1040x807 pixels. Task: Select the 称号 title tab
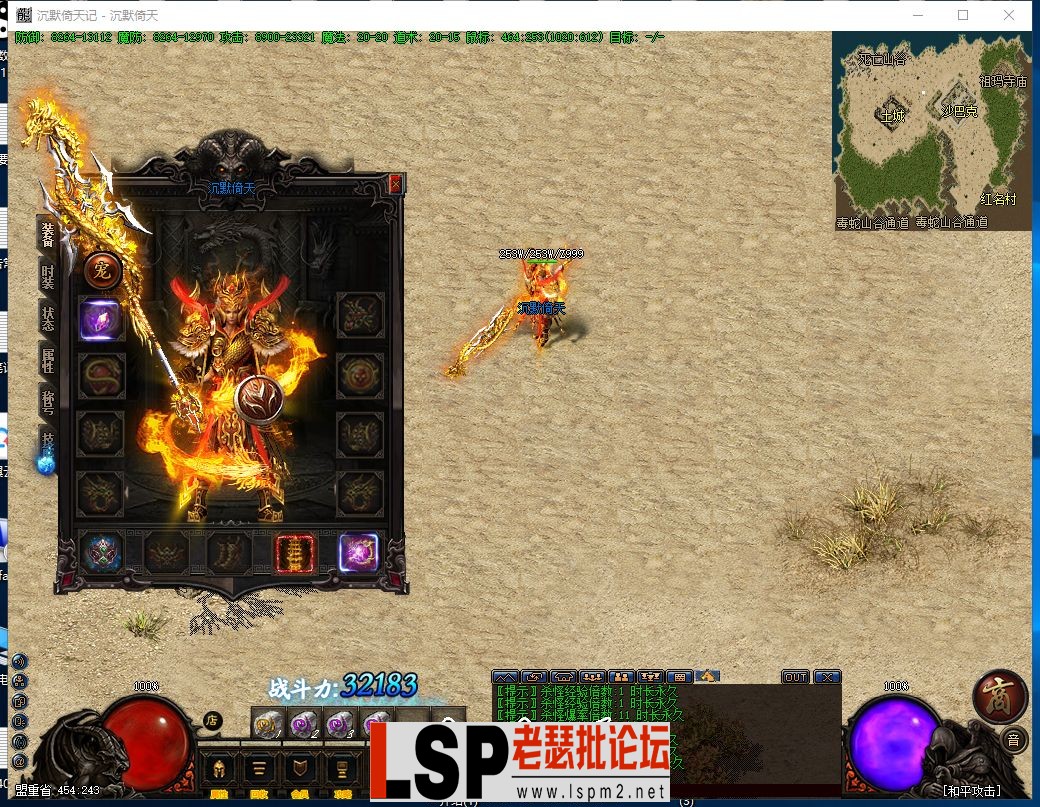point(47,402)
